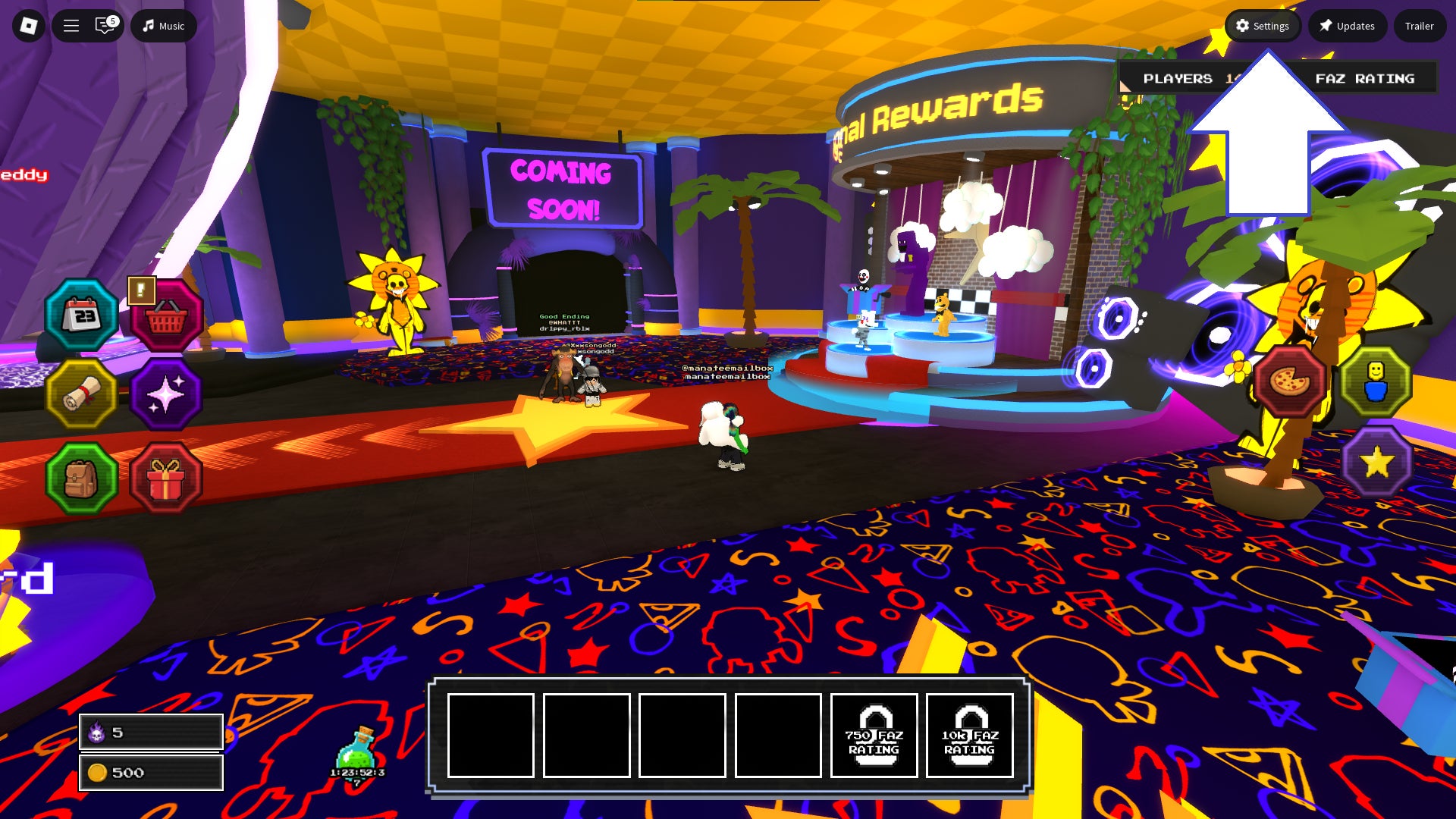Select the locked 10k Faz Rating slot
1456x819 pixels.
(969, 735)
